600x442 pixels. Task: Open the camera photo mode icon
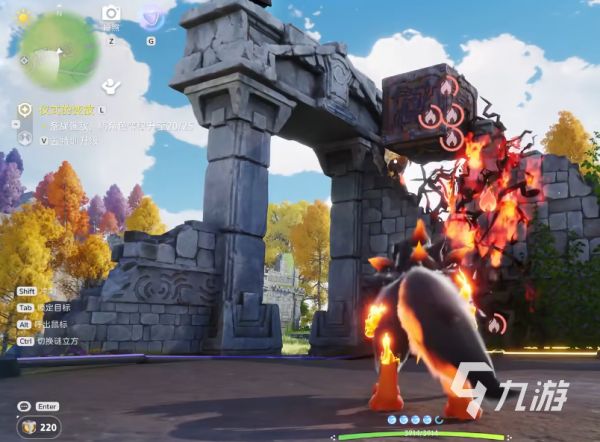point(111,14)
